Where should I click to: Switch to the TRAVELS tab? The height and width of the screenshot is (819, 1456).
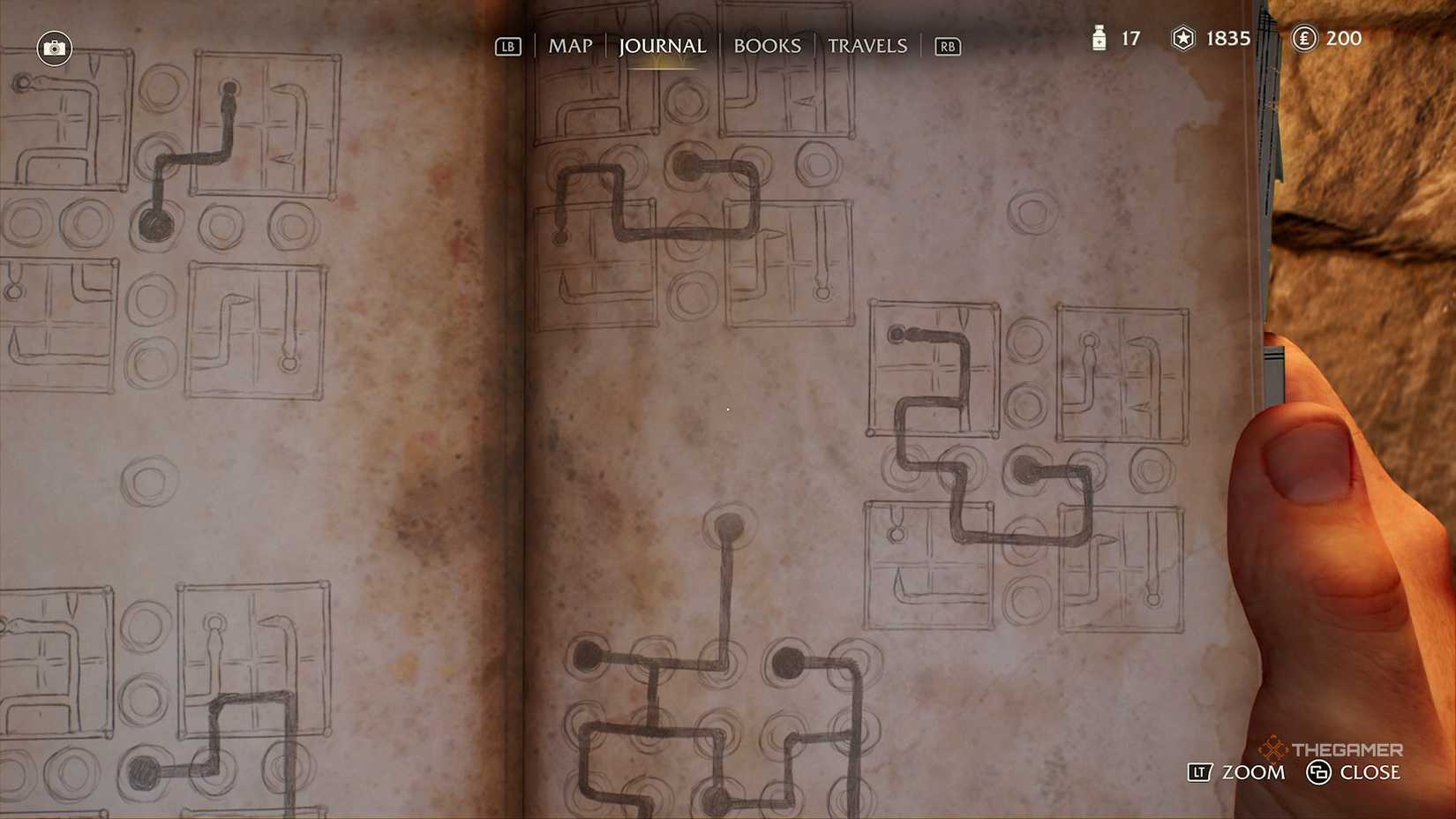[x=867, y=46]
